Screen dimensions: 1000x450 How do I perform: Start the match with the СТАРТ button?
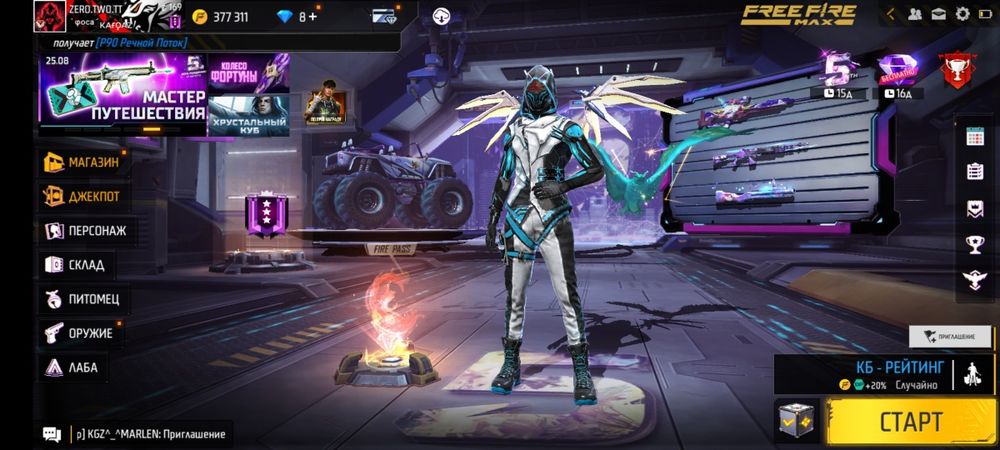coord(911,420)
